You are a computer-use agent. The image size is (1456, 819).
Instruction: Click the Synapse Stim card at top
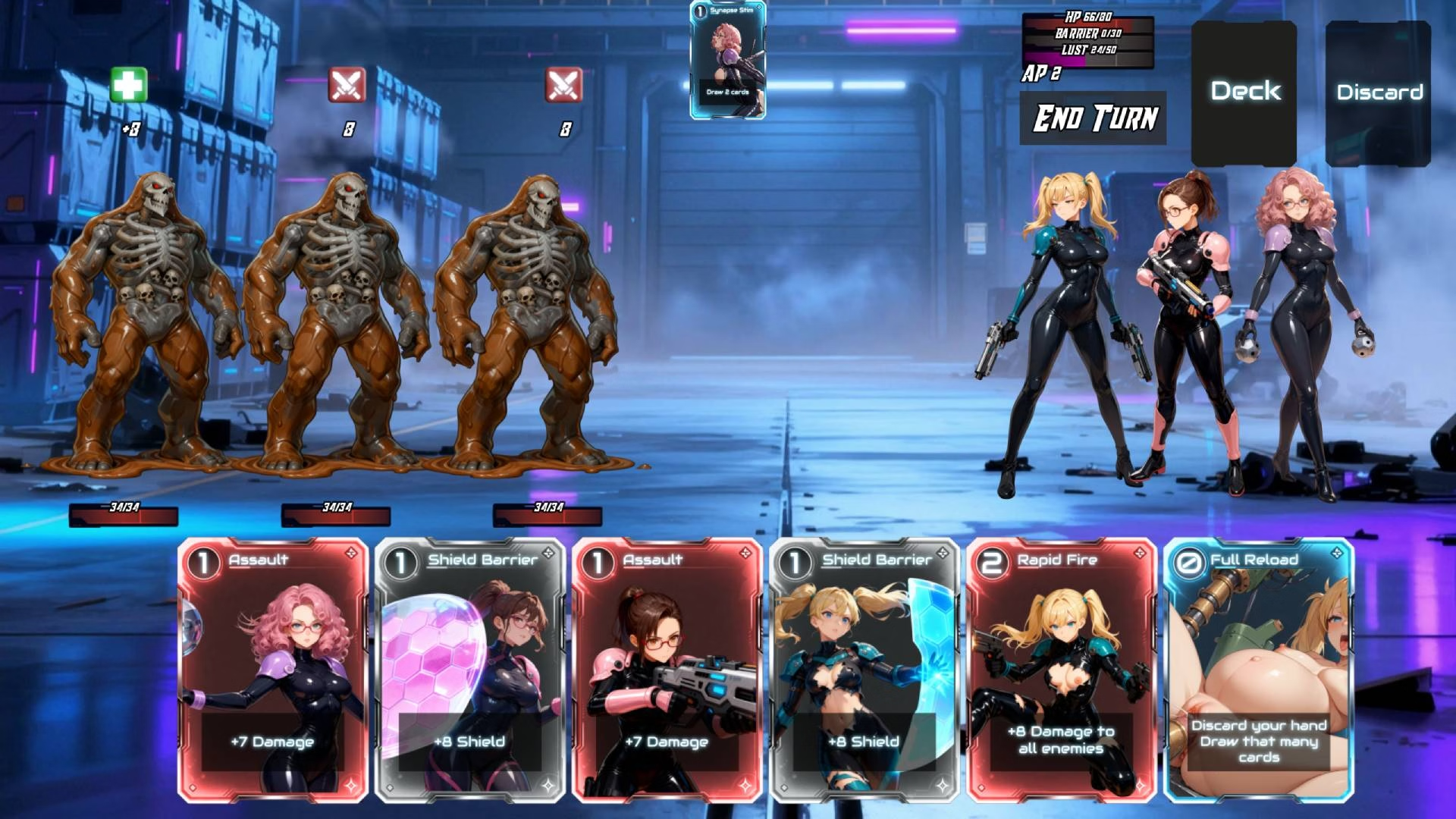(728, 60)
